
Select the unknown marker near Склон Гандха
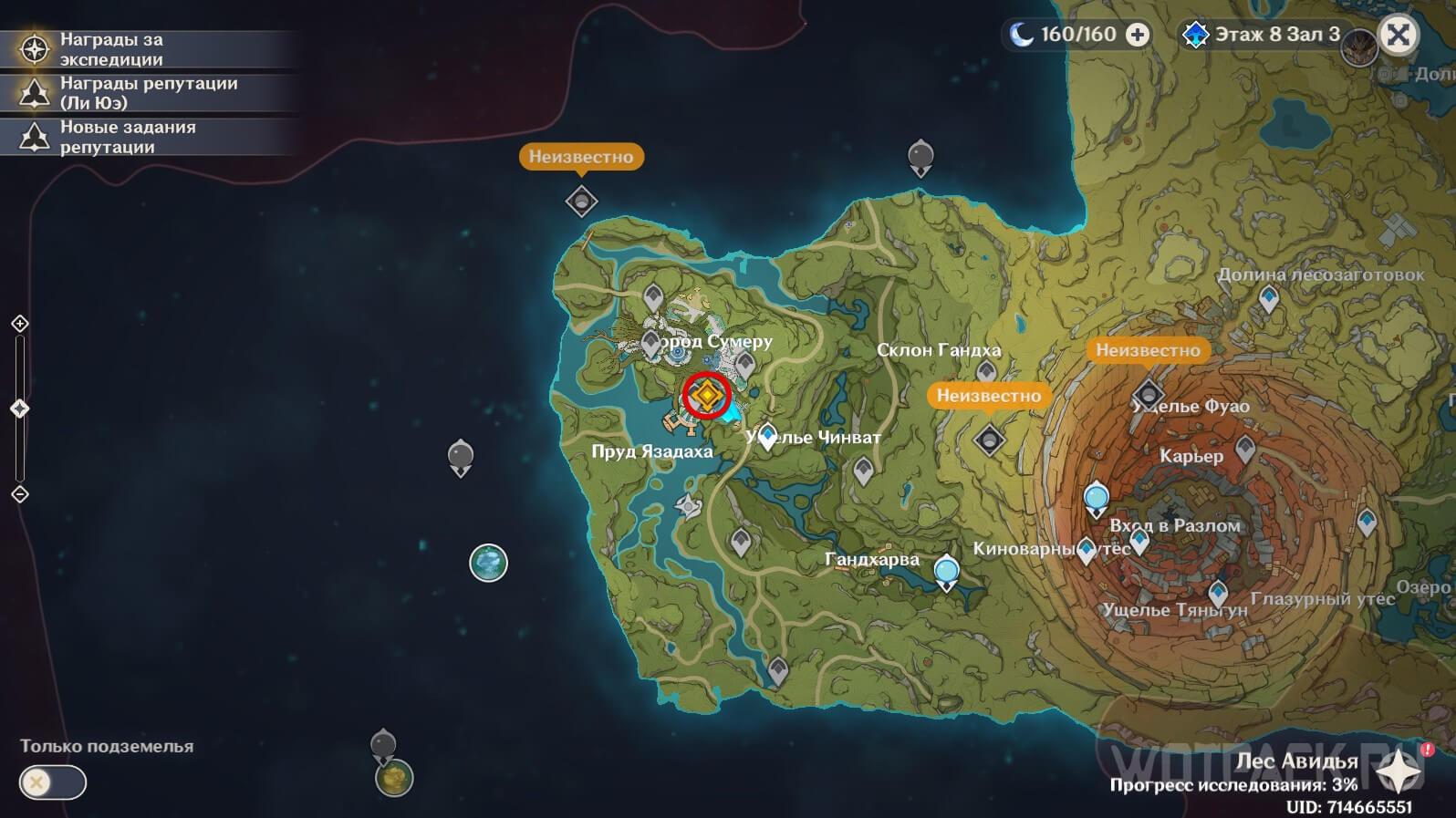coord(989,440)
